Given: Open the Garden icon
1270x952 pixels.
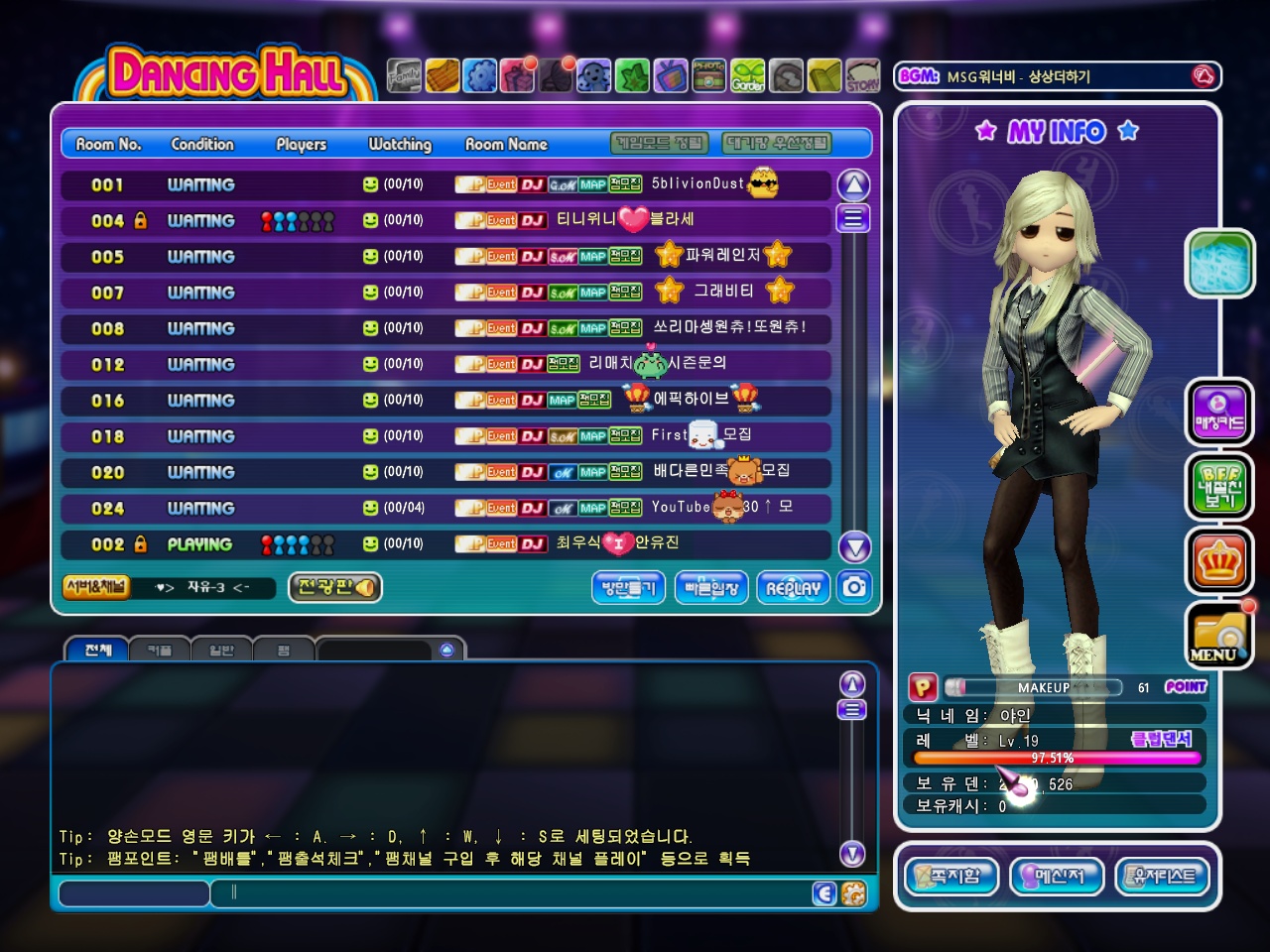Looking at the screenshot, I should [748, 76].
